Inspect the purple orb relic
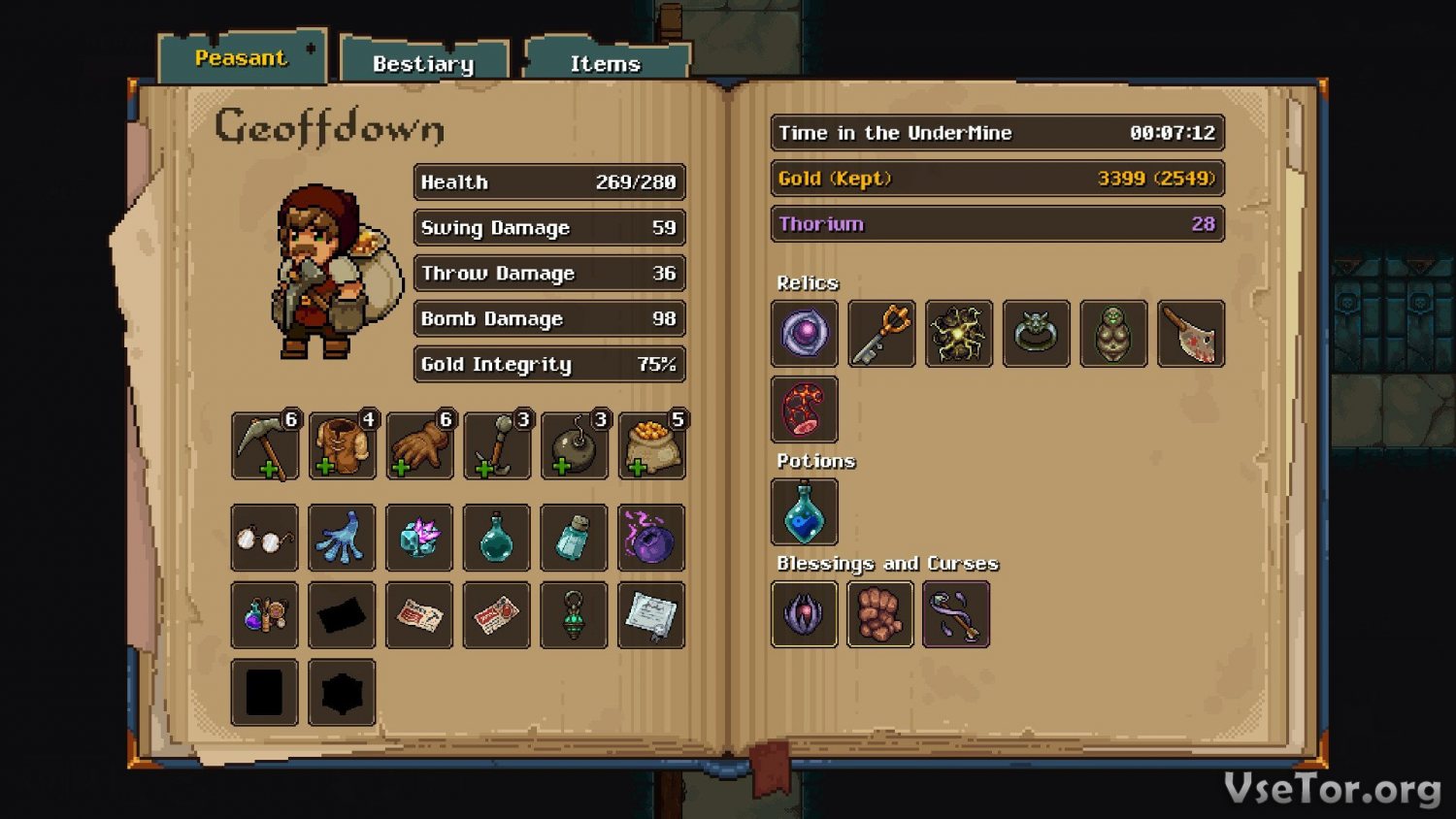 pyautogui.click(x=805, y=334)
